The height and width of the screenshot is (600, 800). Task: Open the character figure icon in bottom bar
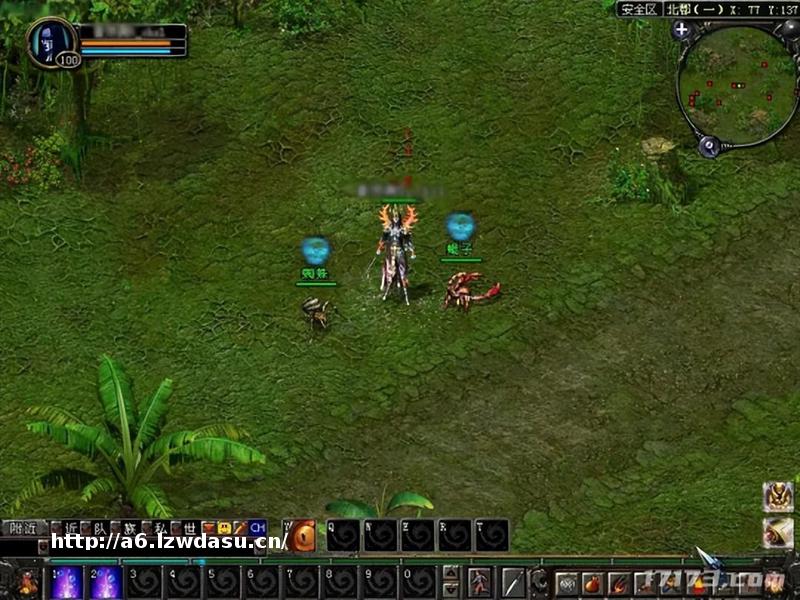(480, 582)
